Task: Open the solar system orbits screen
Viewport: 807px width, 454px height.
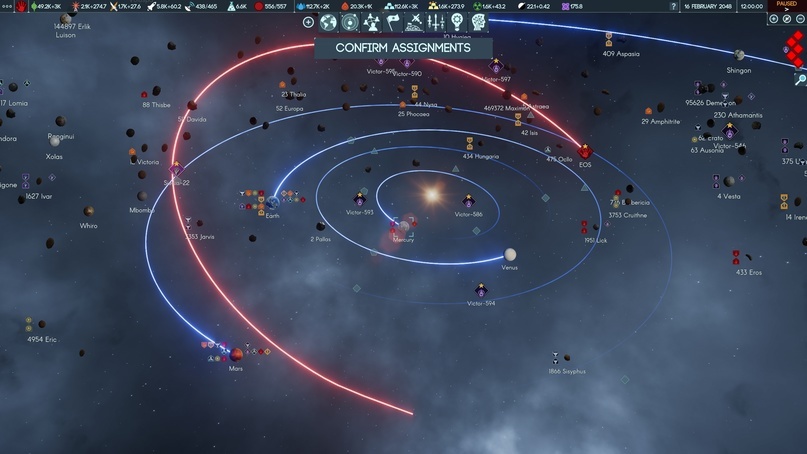Action: [350, 22]
